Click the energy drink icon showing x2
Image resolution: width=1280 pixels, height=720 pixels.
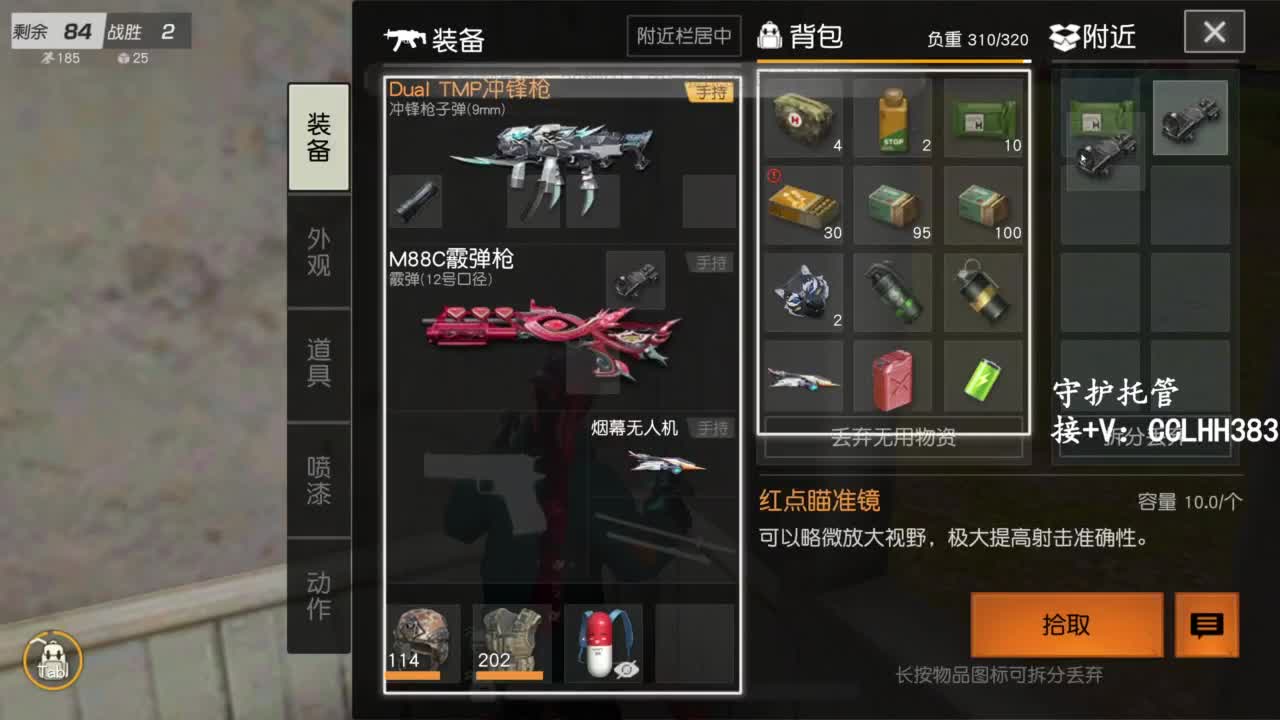click(x=893, y=118)
